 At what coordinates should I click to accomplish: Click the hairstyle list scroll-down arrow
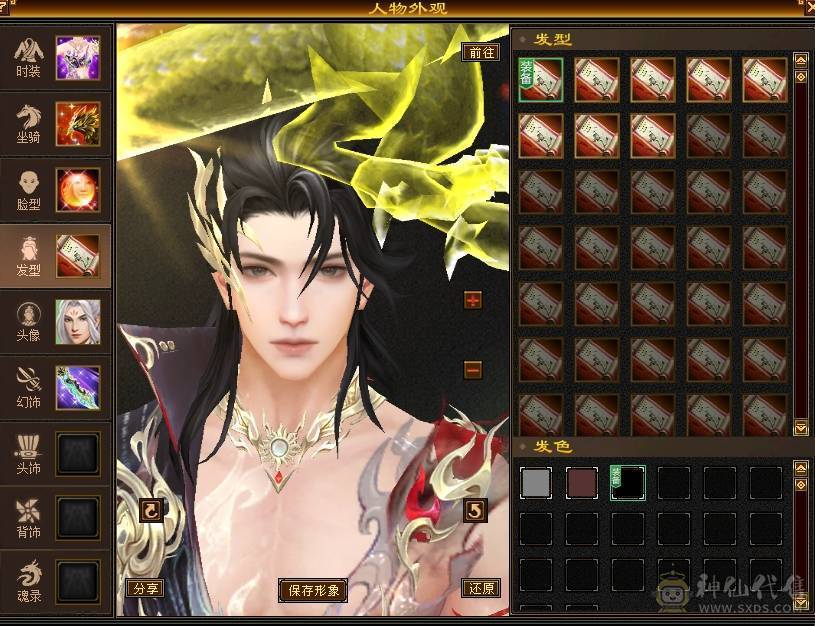click(x=801, y=428)
